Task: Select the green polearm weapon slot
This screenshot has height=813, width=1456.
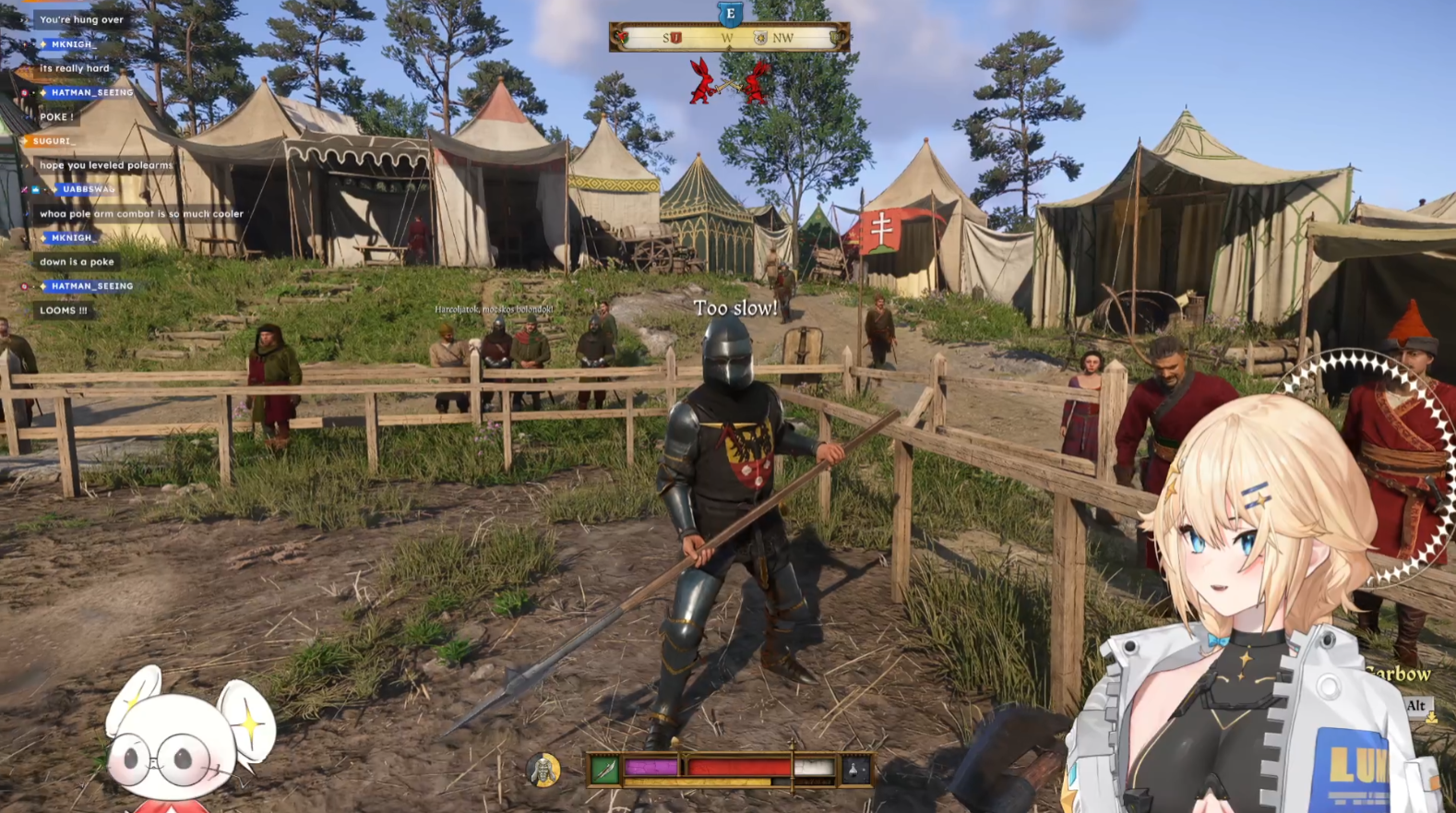Action: click(x=605, y=769)
